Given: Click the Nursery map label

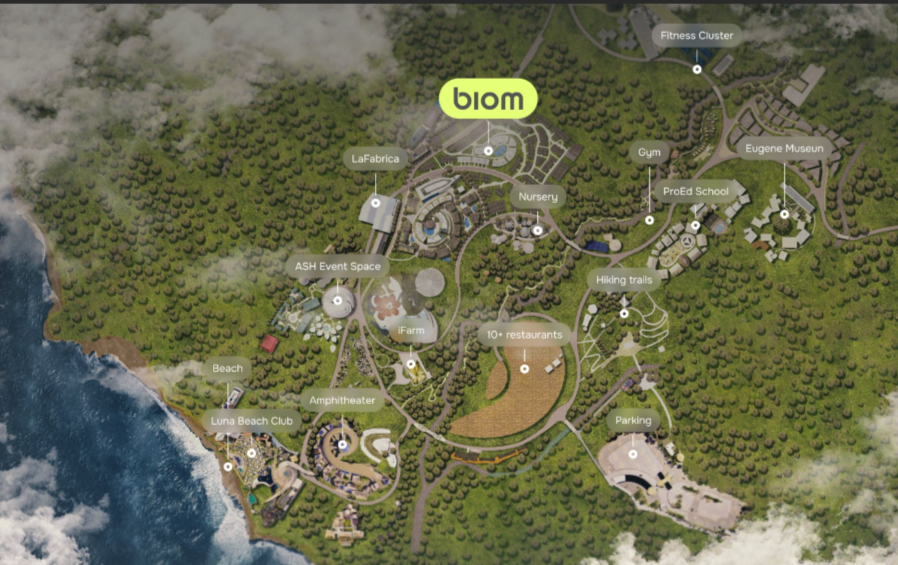Looking at the screenshot, I should pos(537,197).
